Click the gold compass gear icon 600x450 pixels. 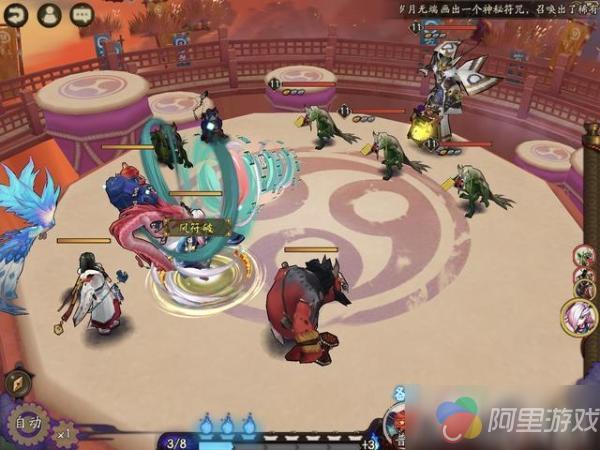coord(16,383)
